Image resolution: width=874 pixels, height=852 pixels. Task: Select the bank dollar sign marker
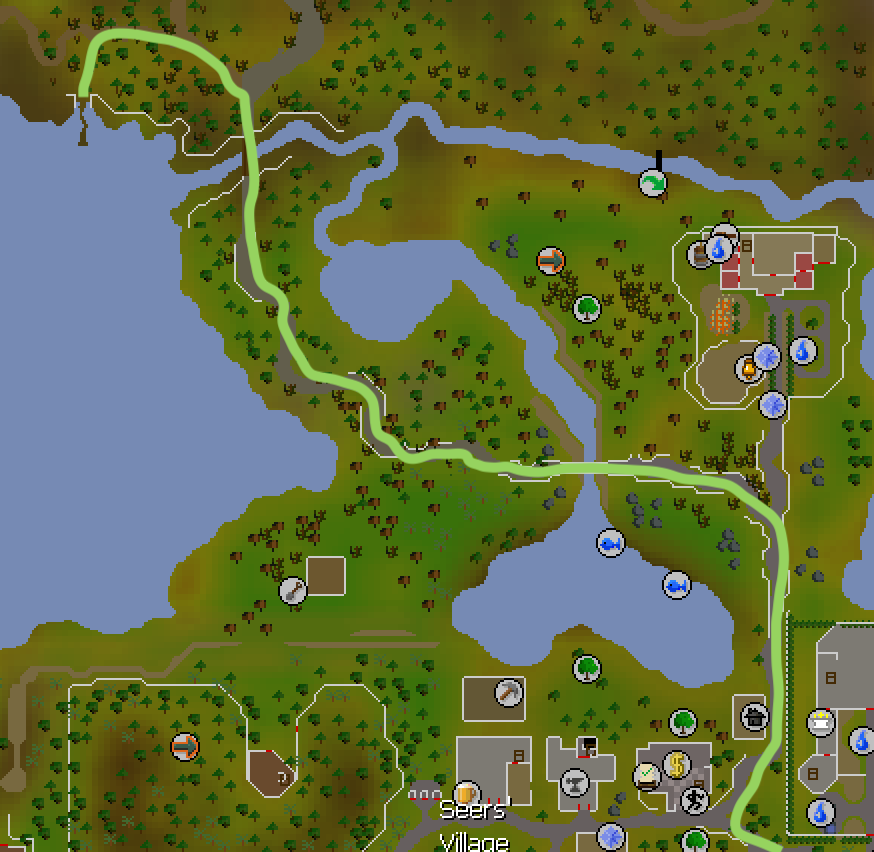coord(677,765)
